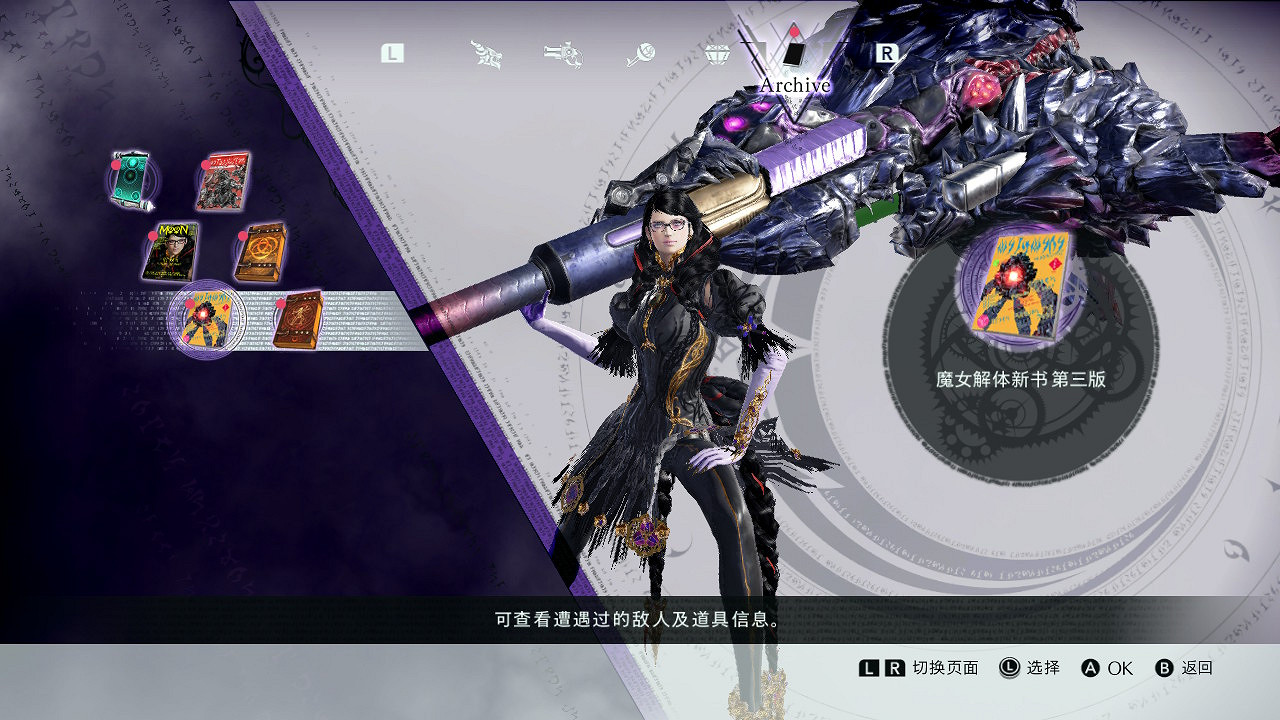The width and height of the screenshot is (1280, 720).
Task: Click the Archive book icon
Action: pyautogui.click(x=792, y=55)
